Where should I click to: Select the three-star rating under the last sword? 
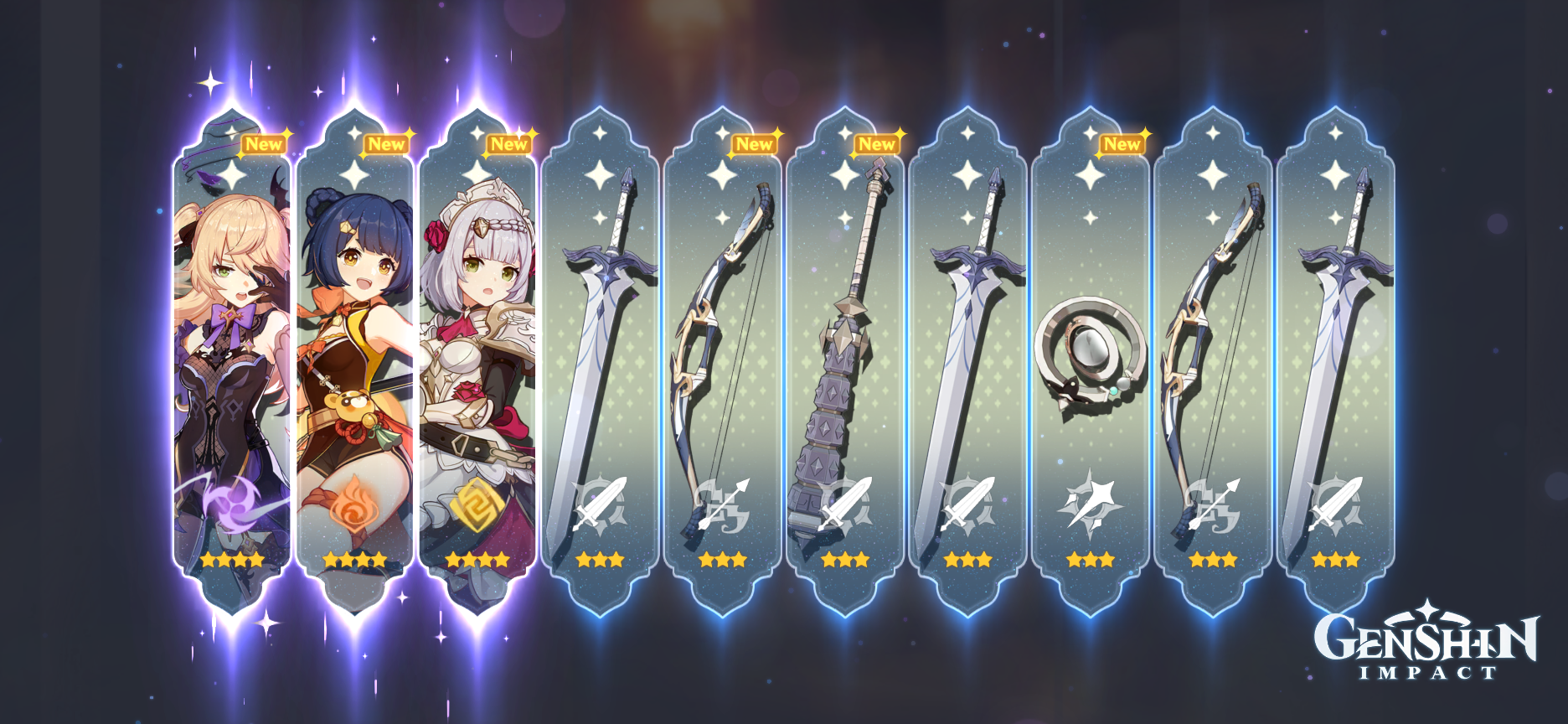pyautogui.click(x=1336, y=560)
